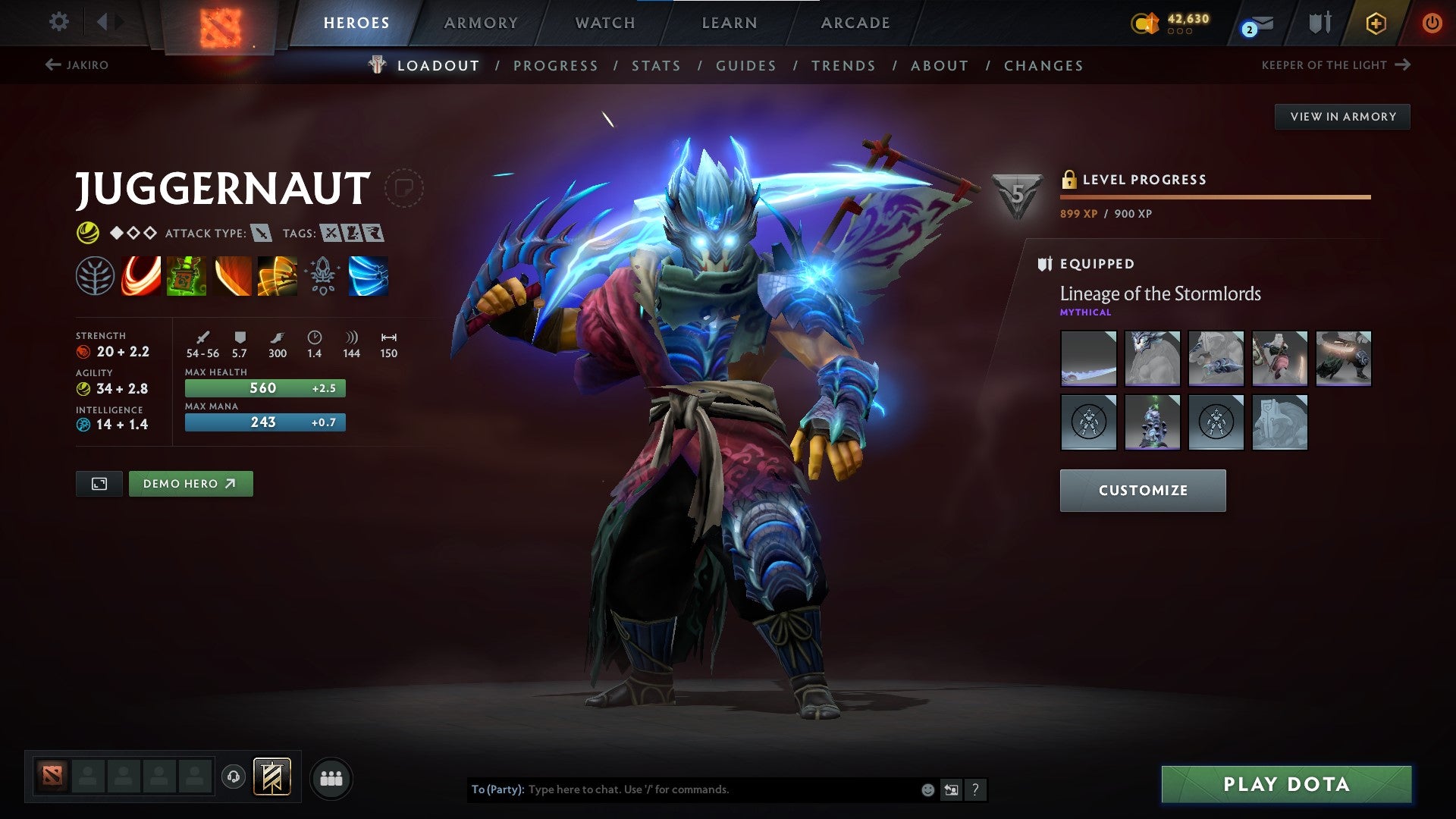Viewport: 1456px width, 819px height.
Task: Click the power/exit button top right
Action: [x=1432, y=23]
